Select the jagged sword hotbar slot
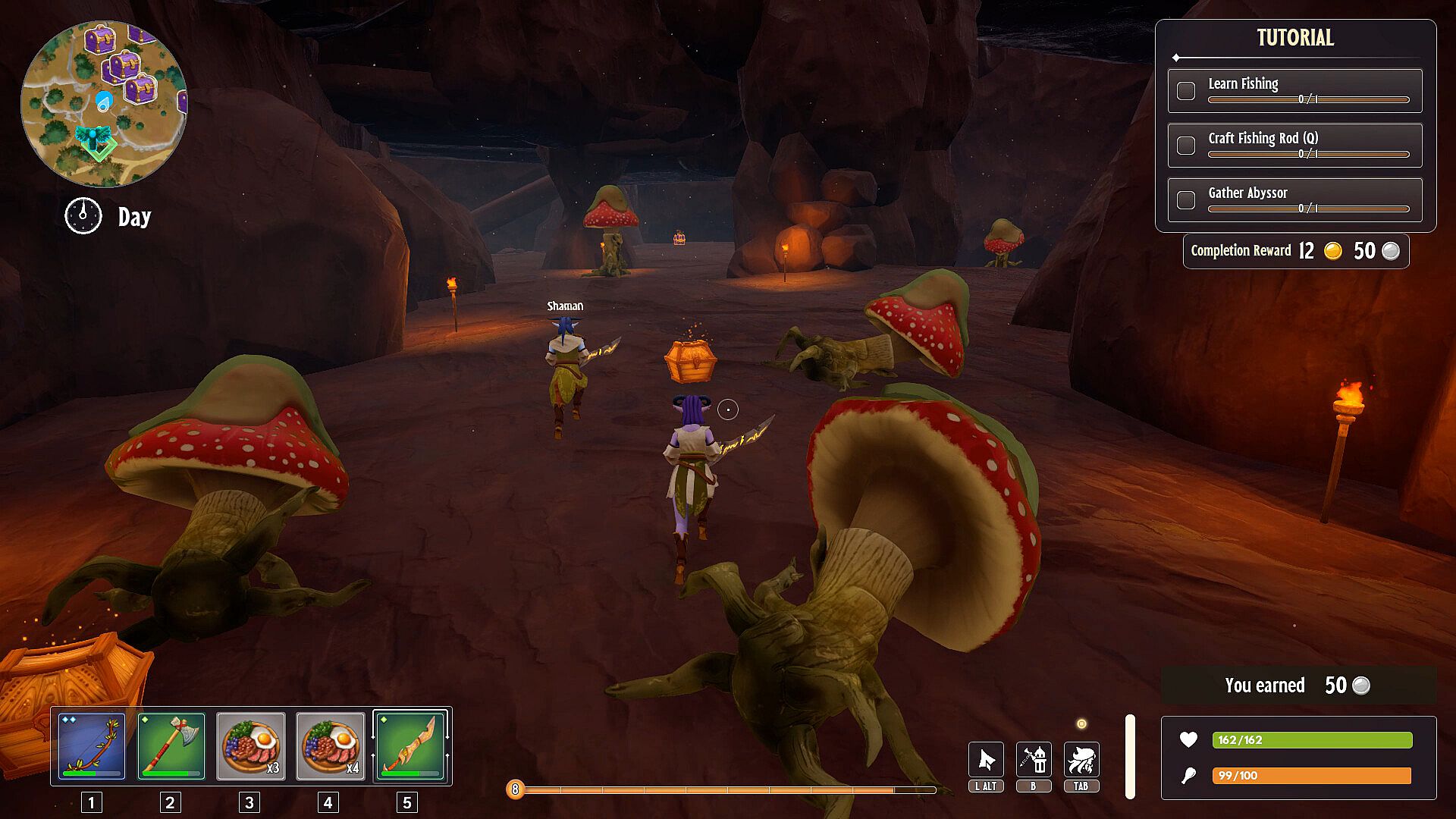This screenshot has width=1456, height=819. tap(409, 745)
